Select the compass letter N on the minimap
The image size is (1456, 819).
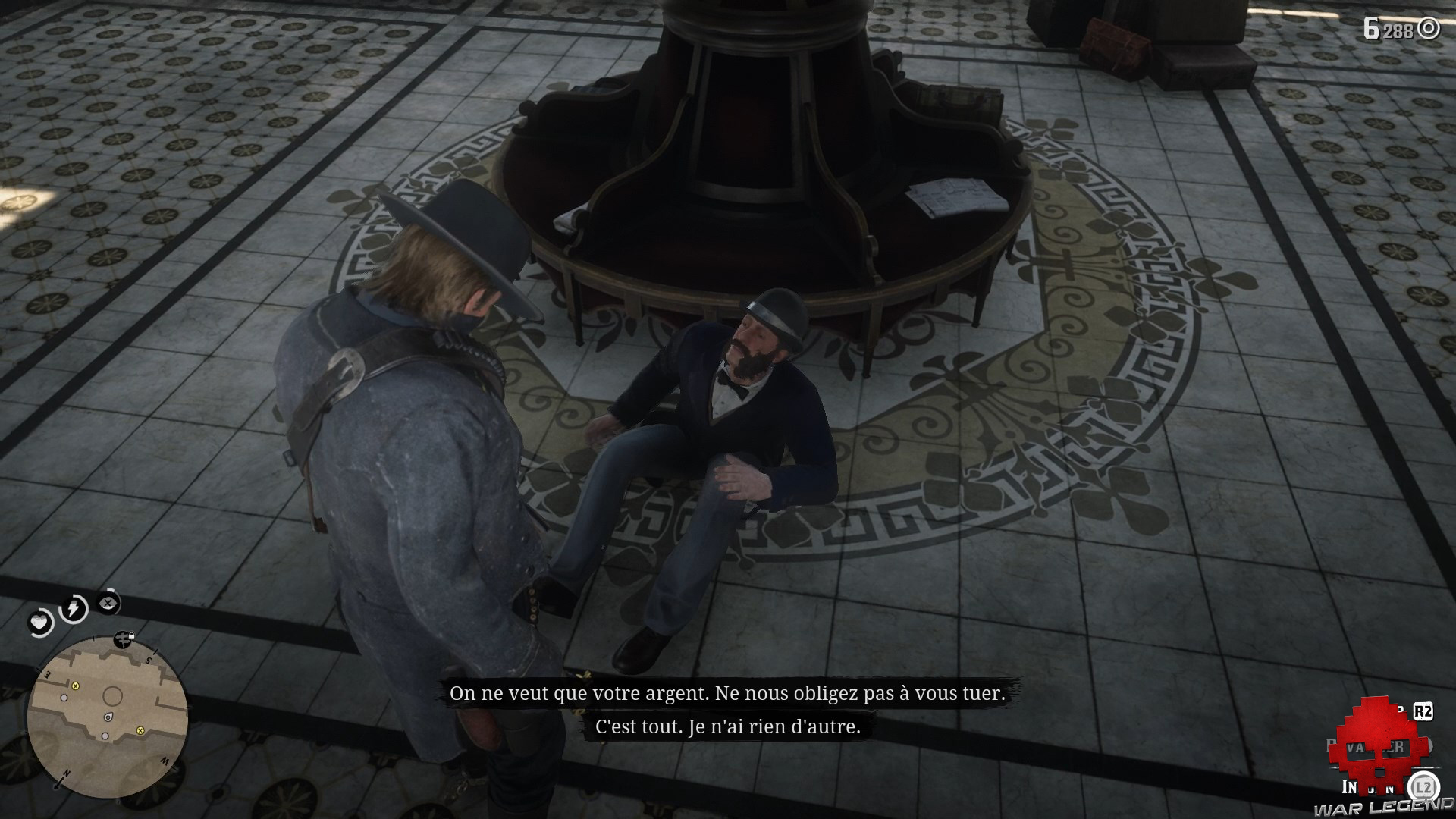pyautogui.click(x=65, y=773)
